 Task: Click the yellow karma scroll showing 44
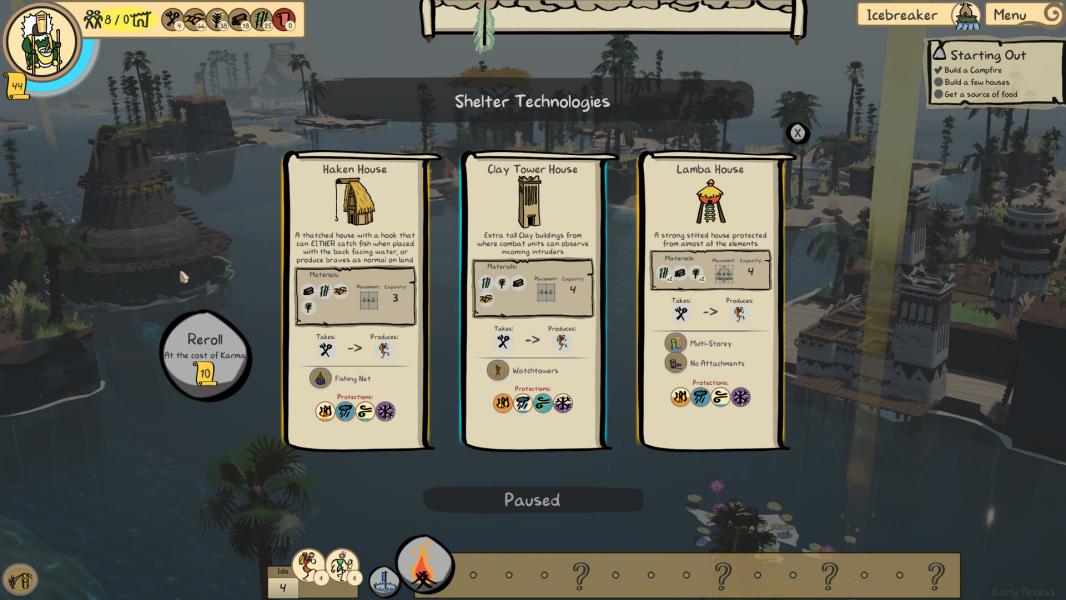point(17,86)
